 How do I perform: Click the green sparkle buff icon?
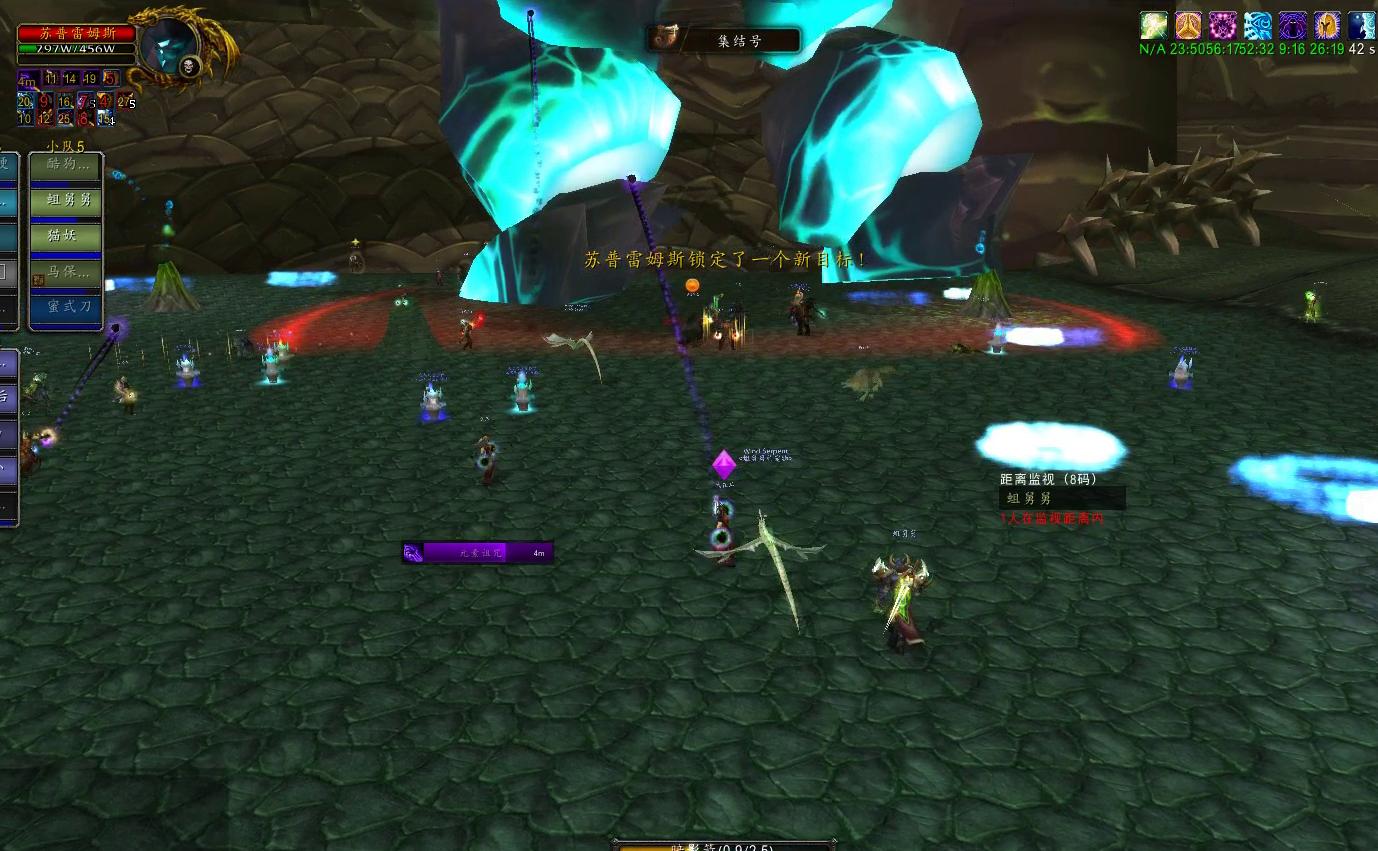[x=1154, y=26]
